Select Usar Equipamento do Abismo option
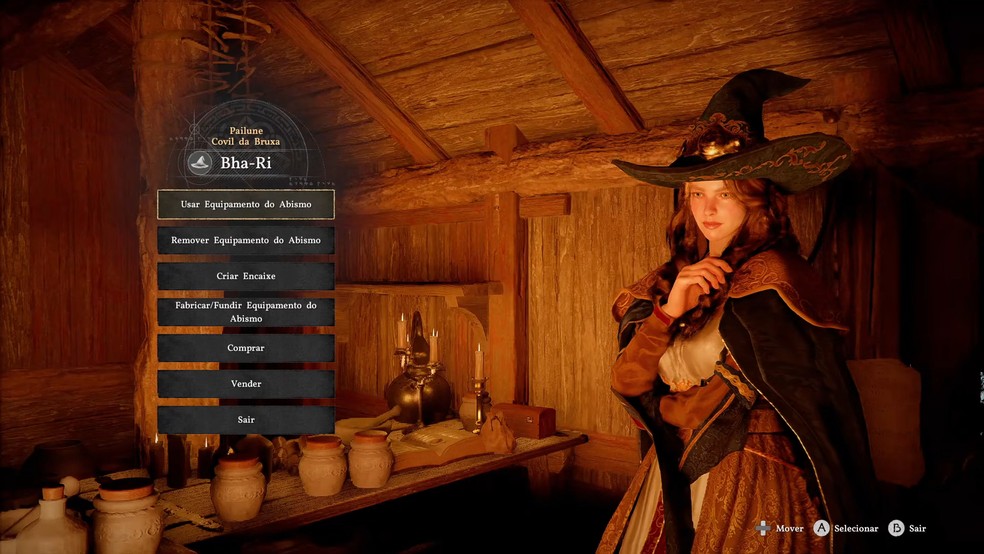 coord(245,204)
